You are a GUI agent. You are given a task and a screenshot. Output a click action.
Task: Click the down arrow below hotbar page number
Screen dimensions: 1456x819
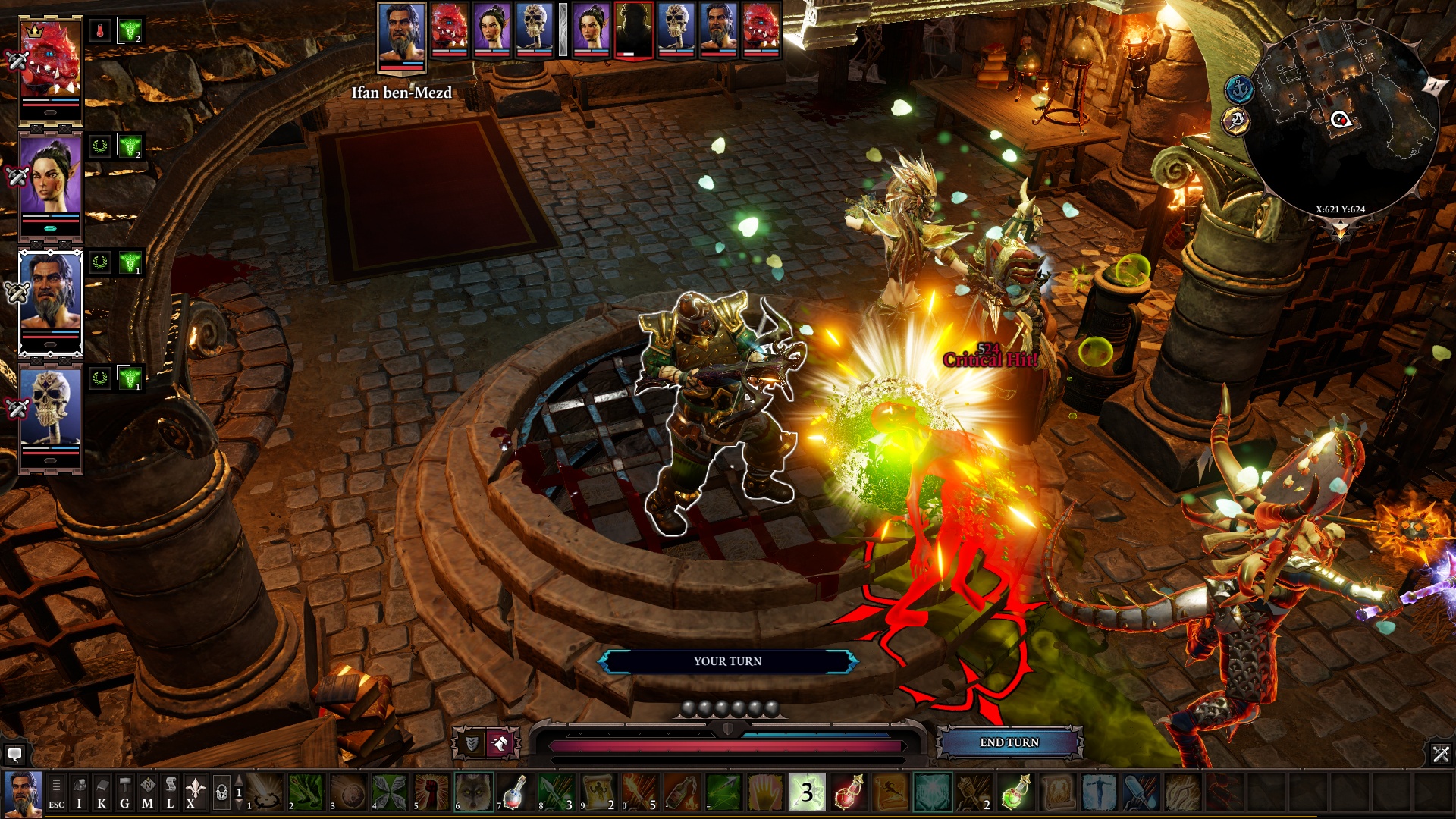pos(238,804)
